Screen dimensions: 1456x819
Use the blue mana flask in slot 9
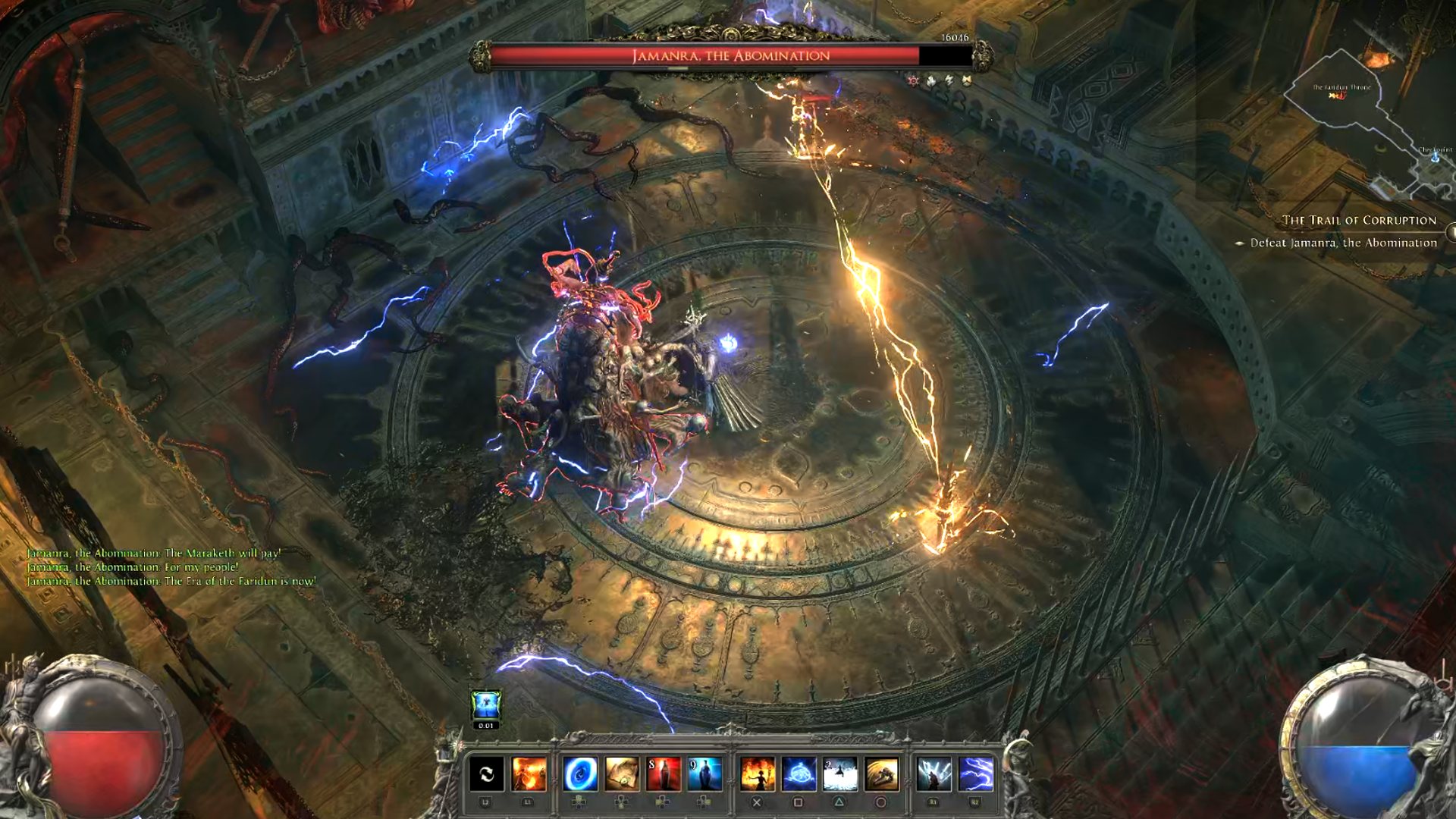coord(703,772)
